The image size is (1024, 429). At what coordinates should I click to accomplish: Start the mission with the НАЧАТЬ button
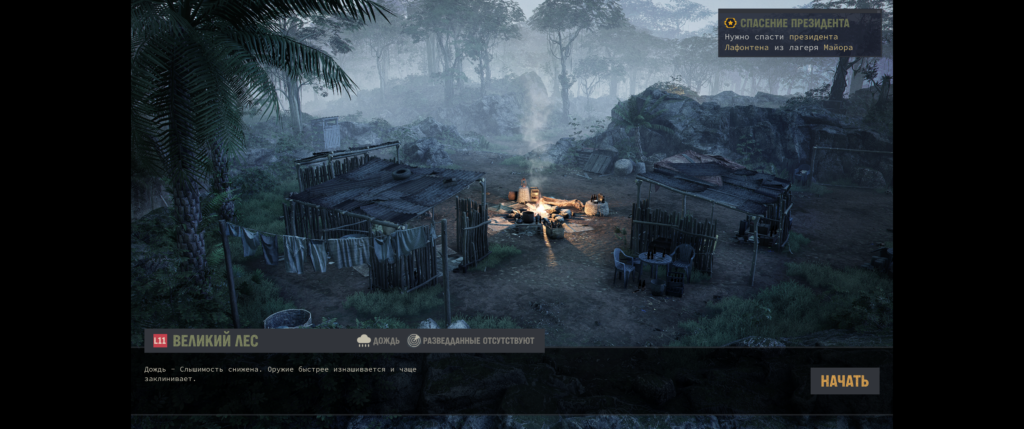point(844,381)
